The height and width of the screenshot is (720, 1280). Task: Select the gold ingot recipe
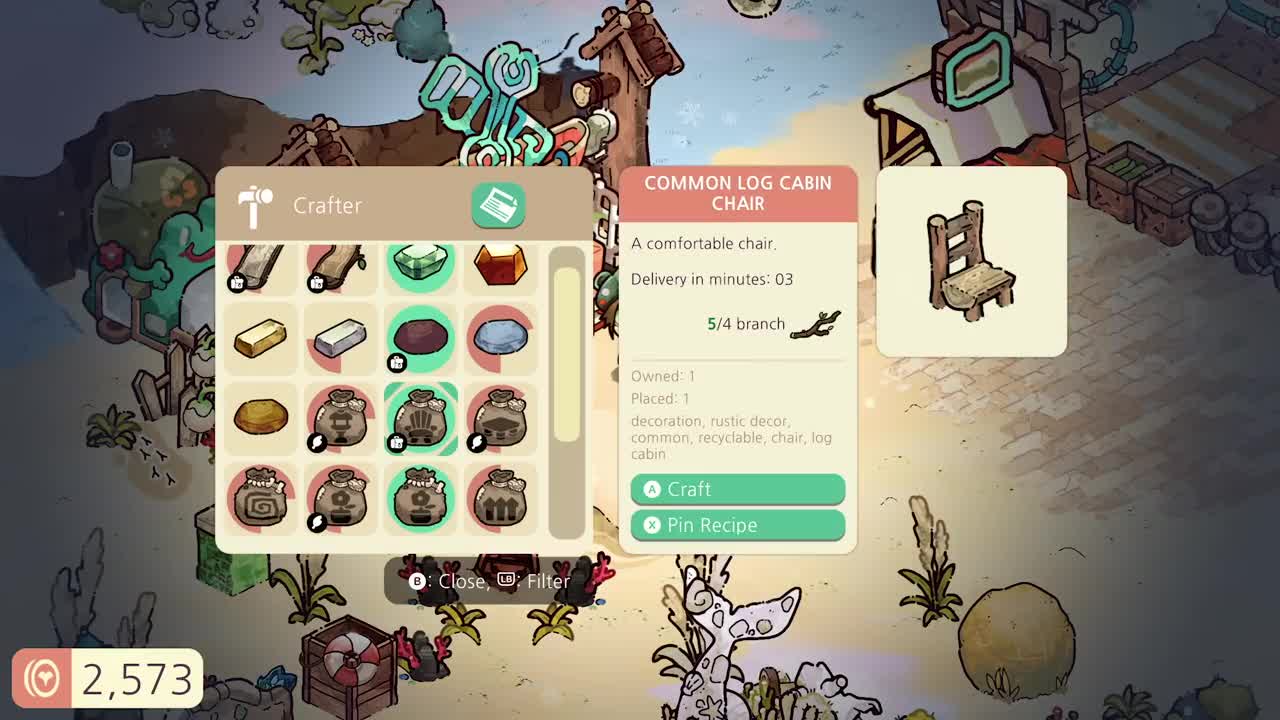coord(260,338)
